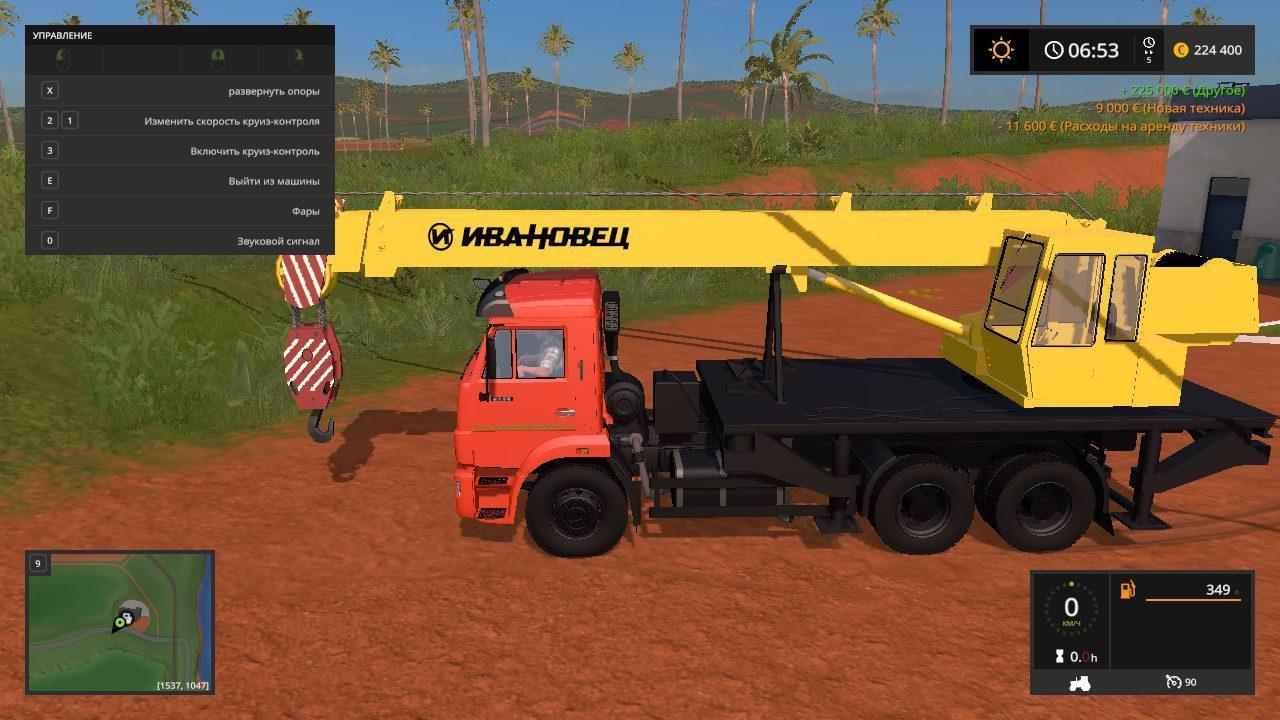Click the time scale icon showing 5

pos(1149,47)
